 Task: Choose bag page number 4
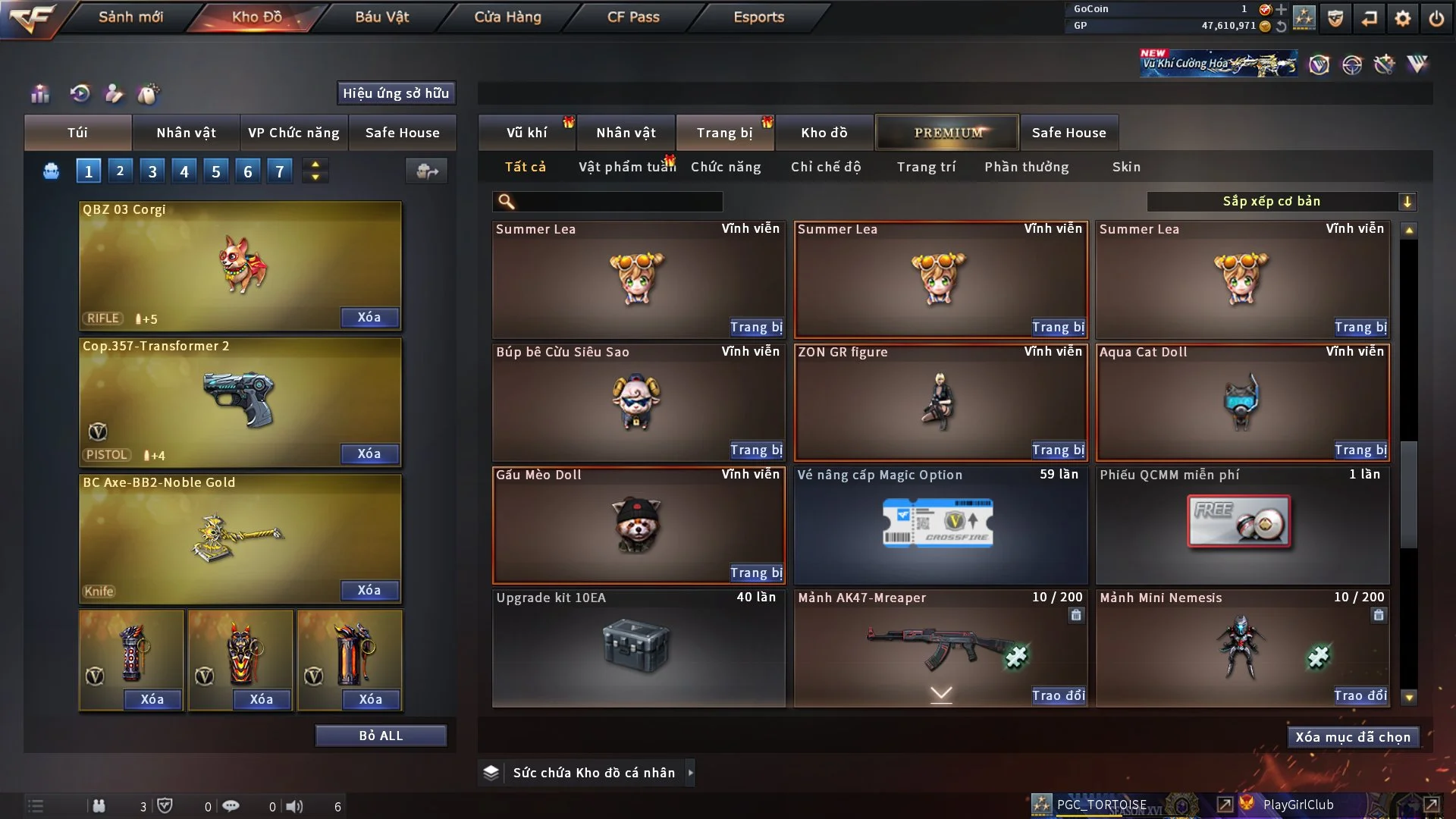pyautogui.click(x=184, y=171)
